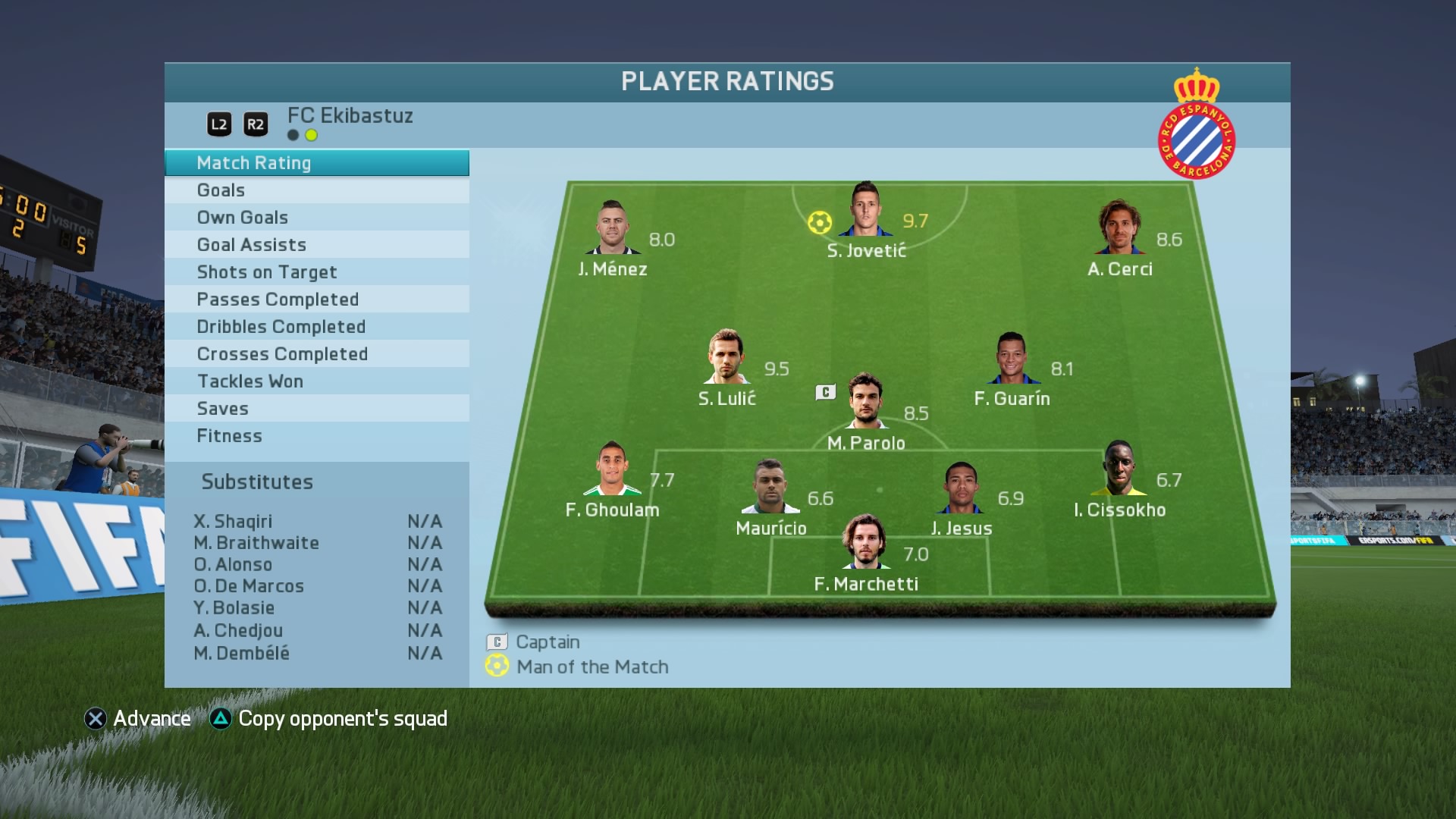
Task: Advance past the player ratings
Action: click(138, 719)
